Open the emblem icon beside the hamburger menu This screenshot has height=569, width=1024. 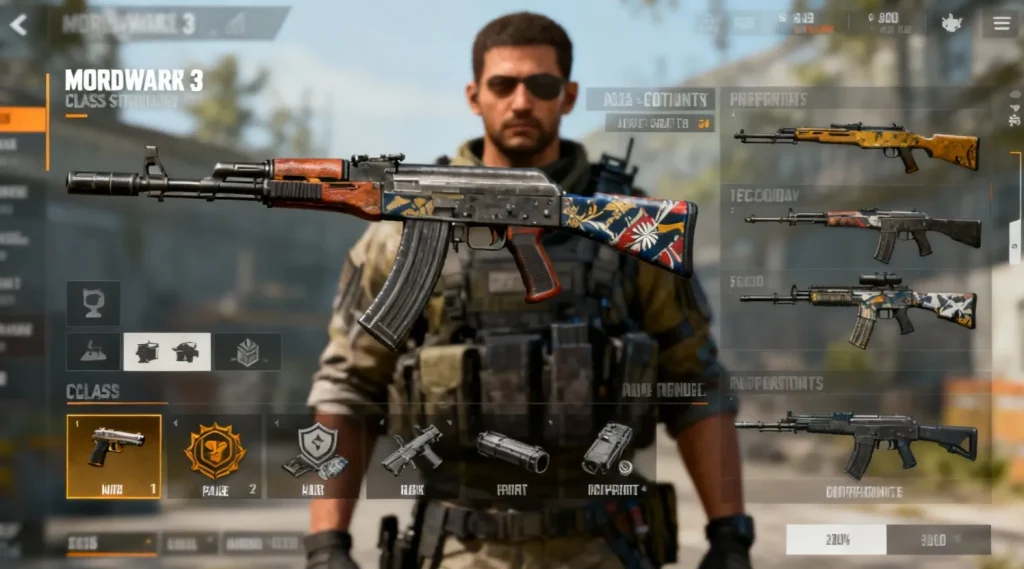(x=952, y=23)
